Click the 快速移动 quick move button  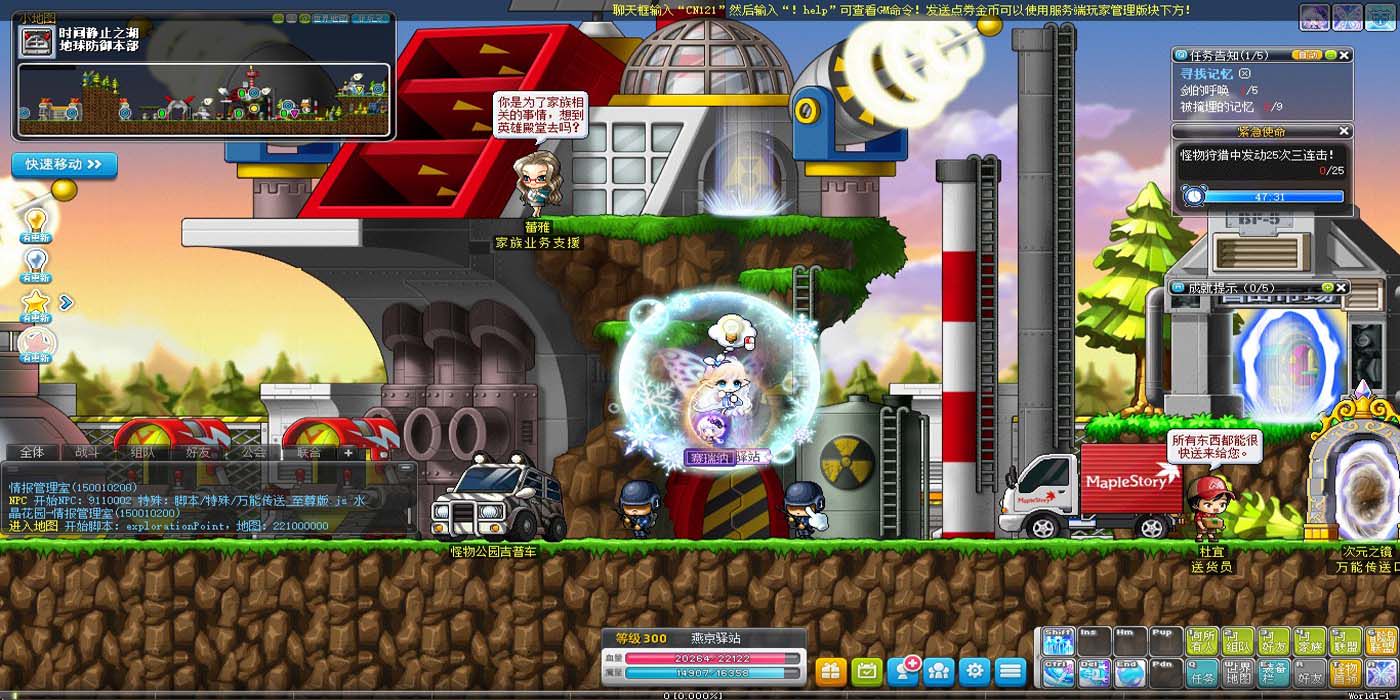[64, 164]
